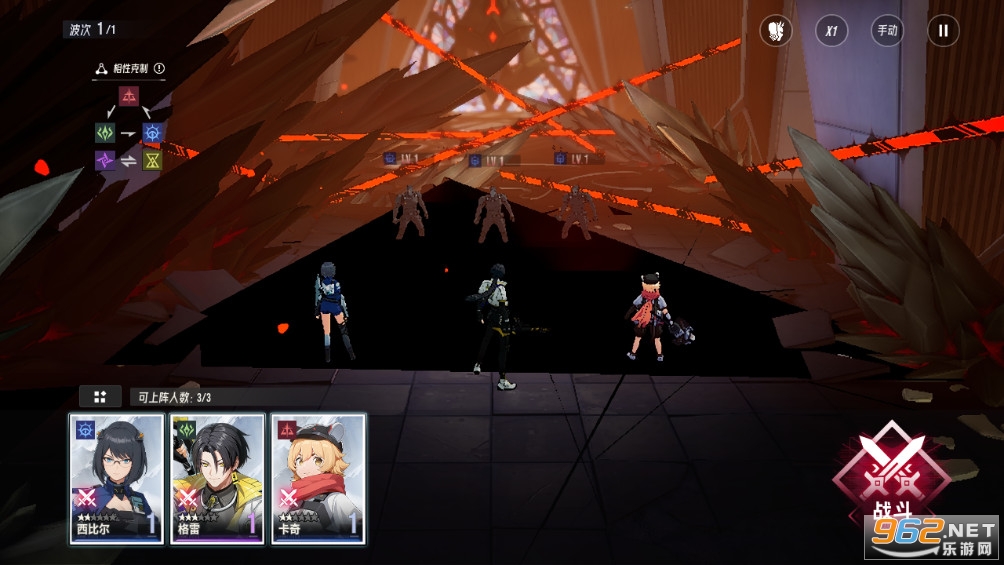This screenshot has height=565, width=1004.
Task: Choose the 格雷 character card
Action: 217,478
